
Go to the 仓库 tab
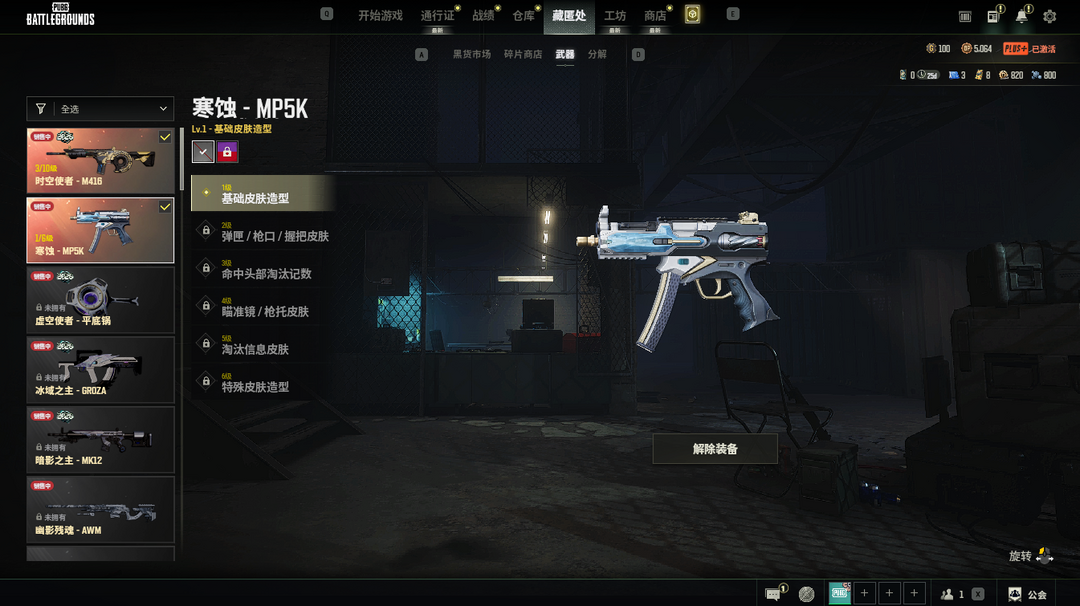click(523, 16)
